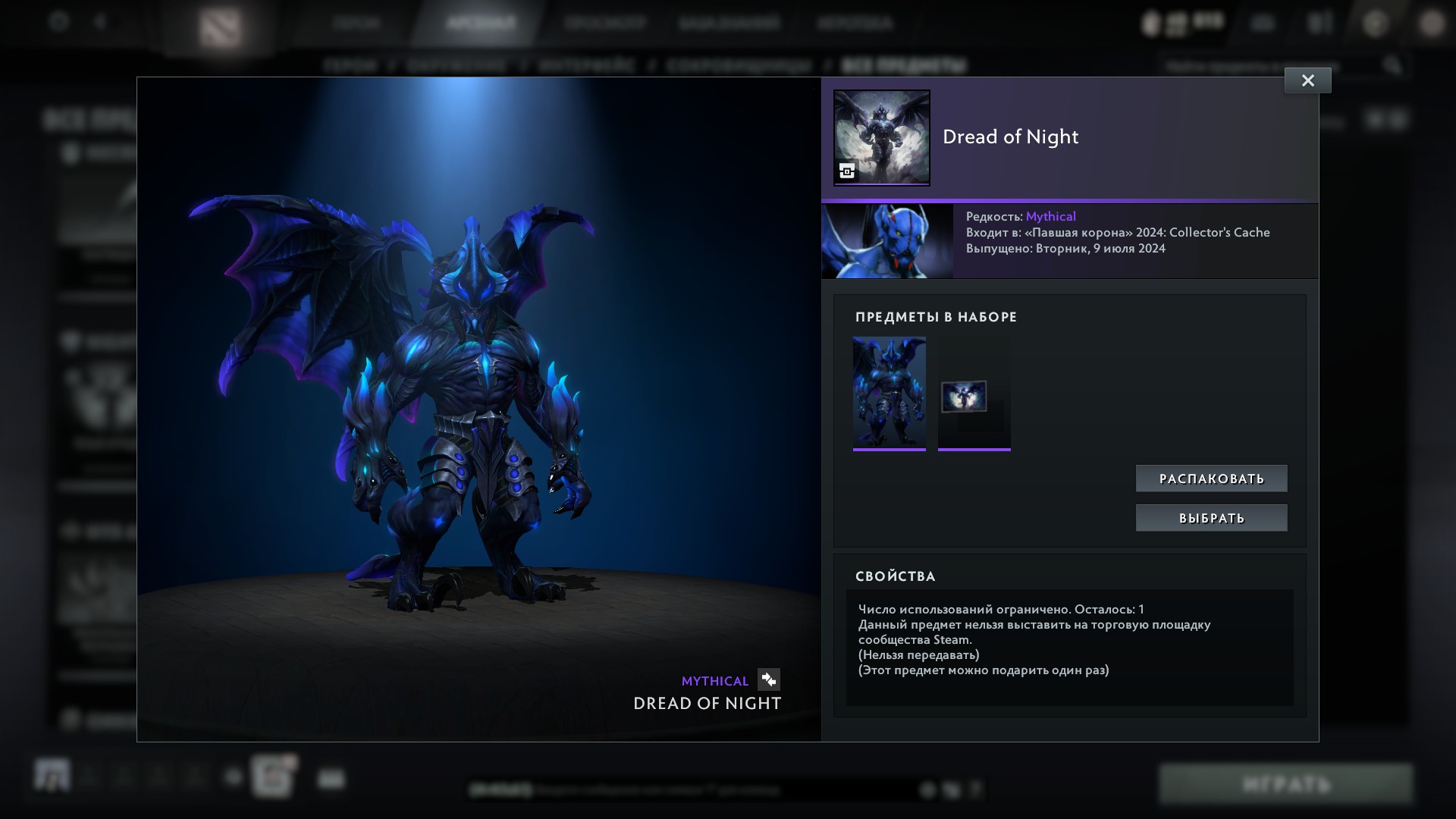This screenshot has height=819, width=1456.
Task: Click the volume indicator near the bottom status bar
Action: pos(951,790)
